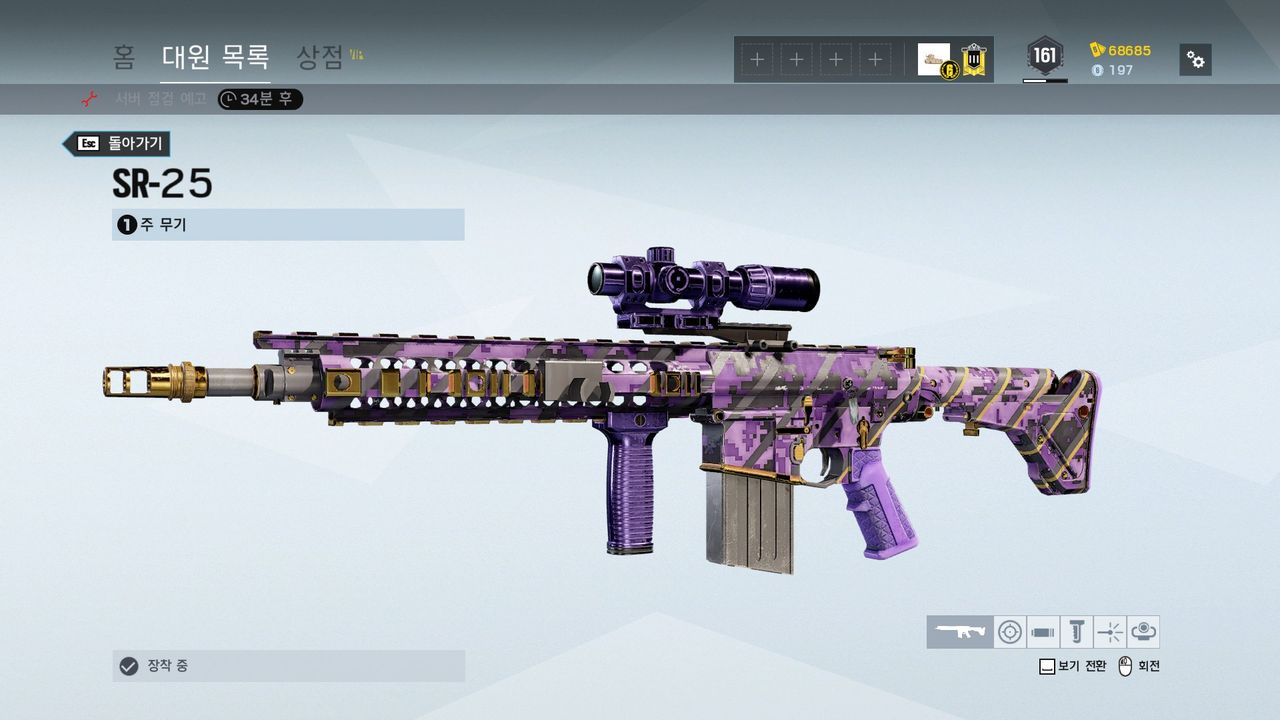
Task: Go to the 홈 tab
Action: click(x=124, y=57)
